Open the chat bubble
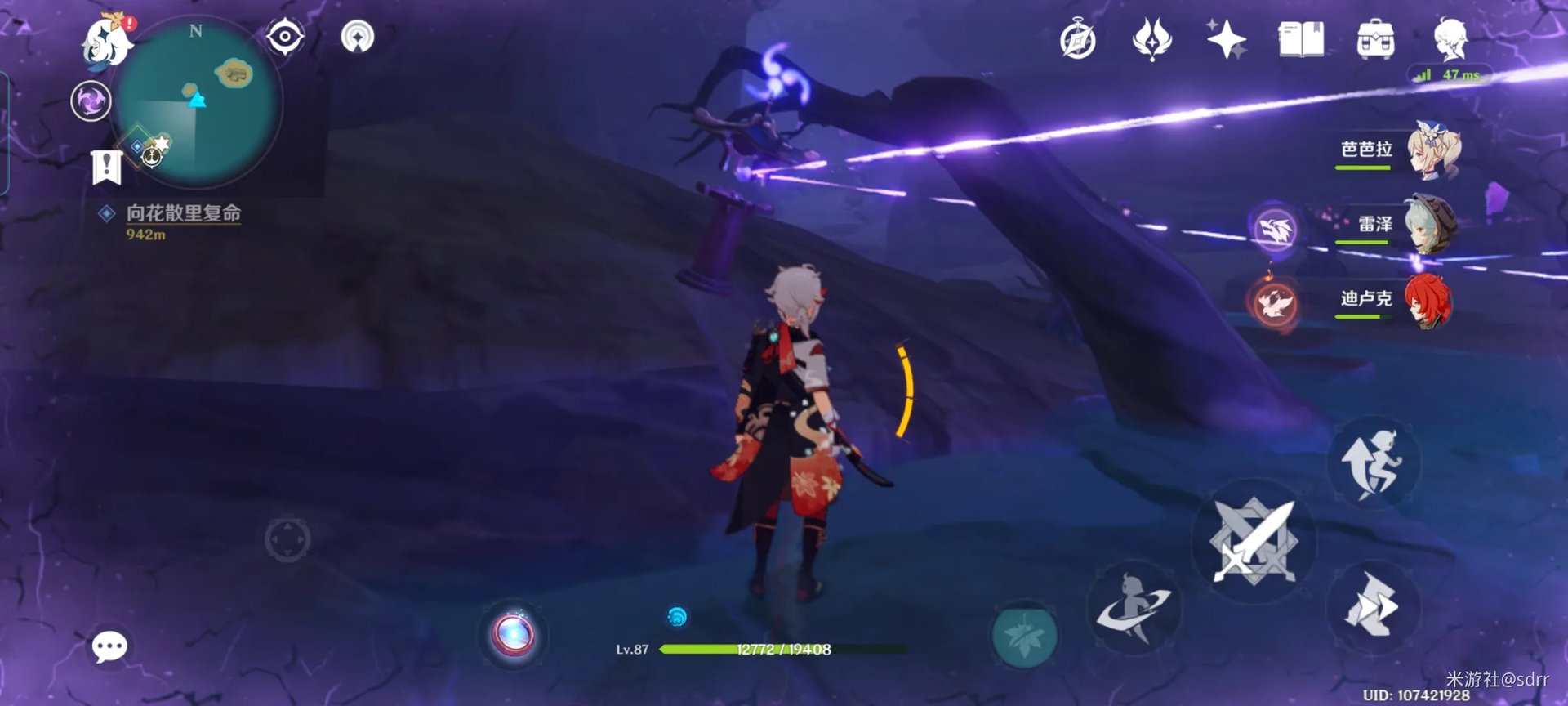Image resolution: width=1568 pixels, height=706 pixels. click(109, 647)
